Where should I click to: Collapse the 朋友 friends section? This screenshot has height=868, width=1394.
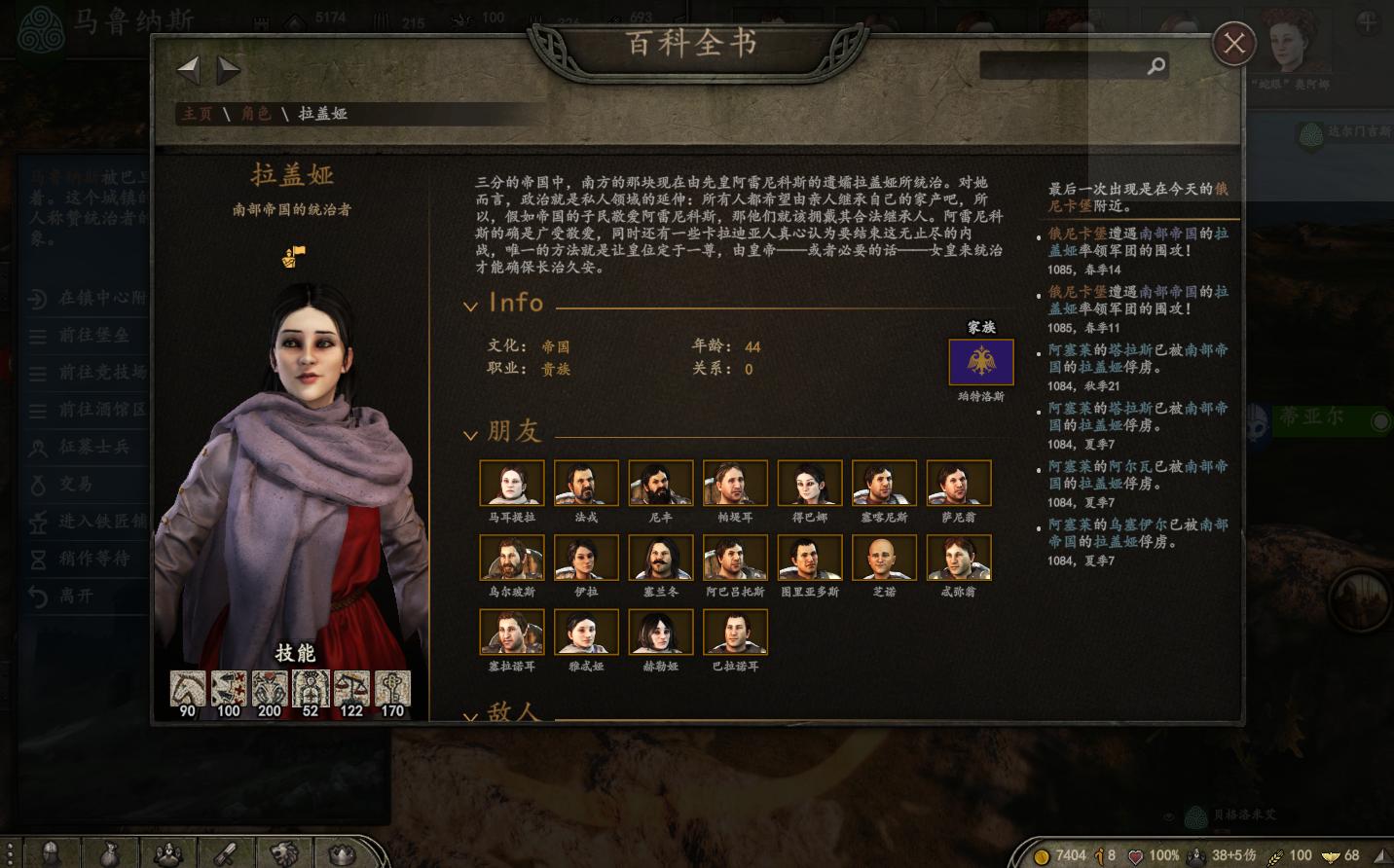[471, 434]
